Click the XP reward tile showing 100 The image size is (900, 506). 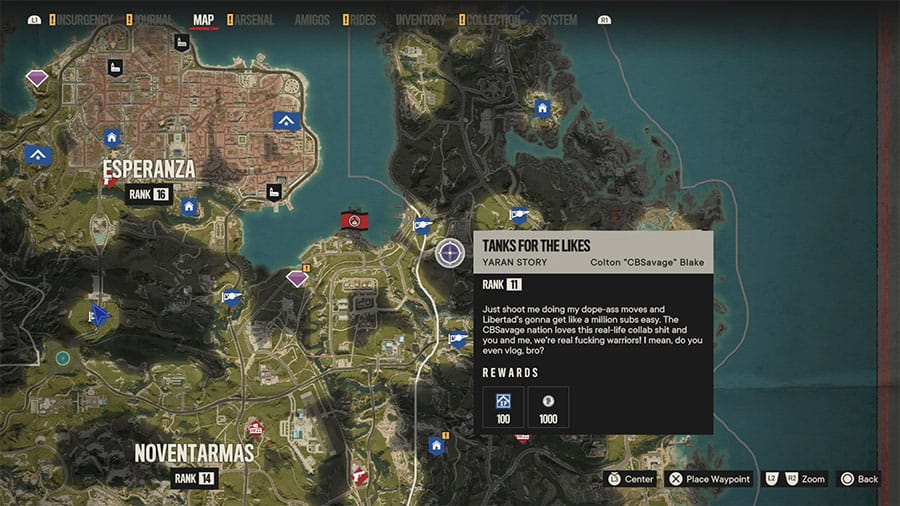click(503, 406)
